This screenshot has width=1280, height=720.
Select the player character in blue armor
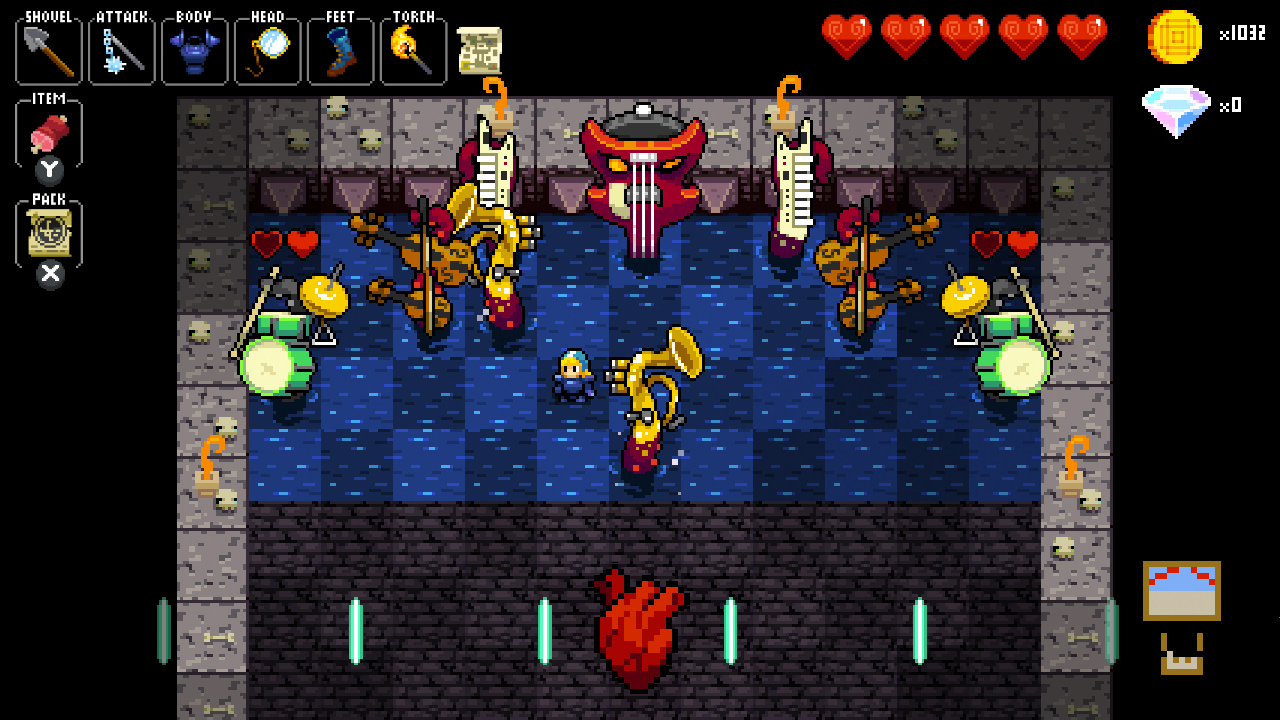(571, 375)
